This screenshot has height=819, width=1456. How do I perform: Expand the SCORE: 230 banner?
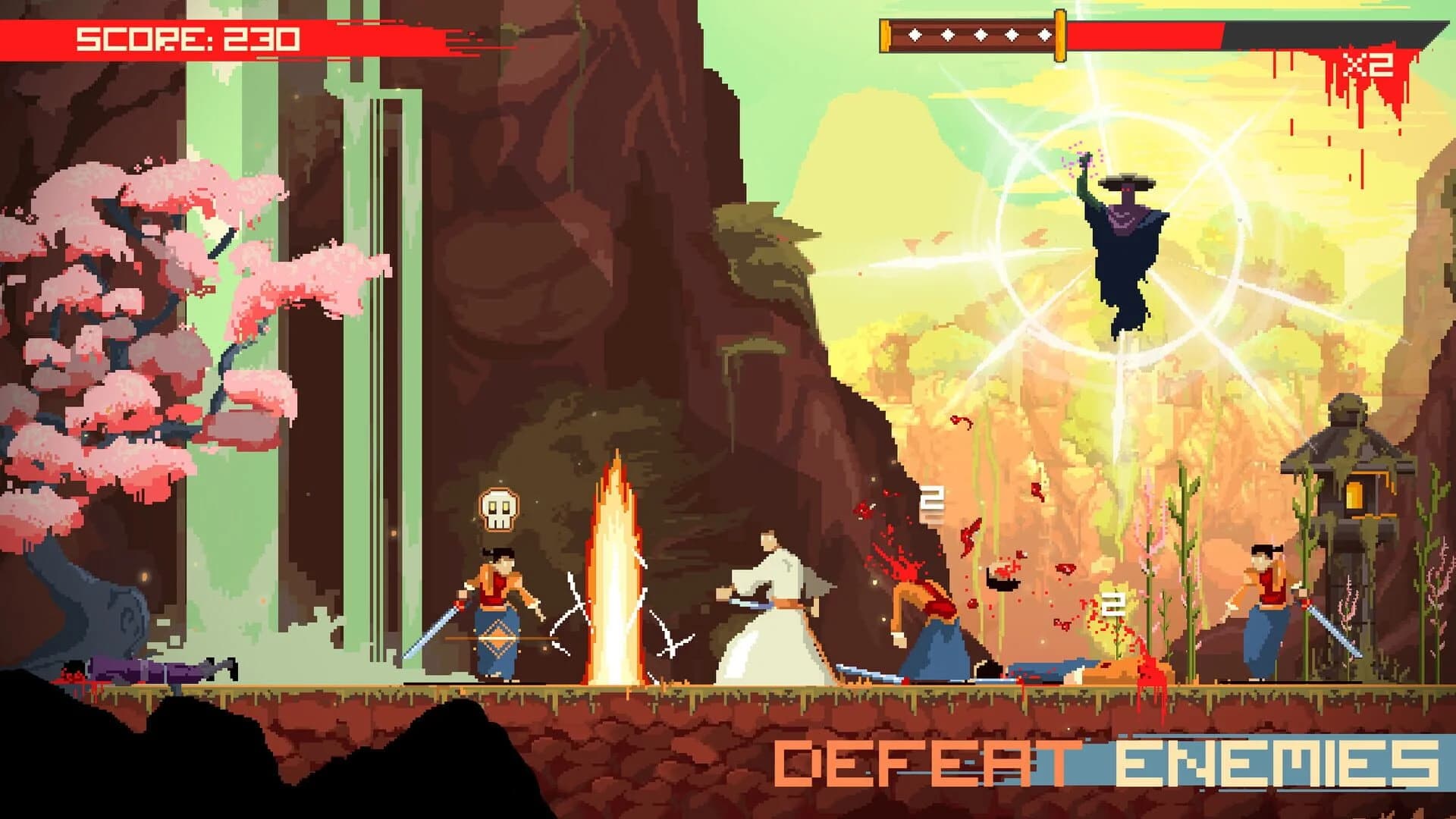coord(188,36)
